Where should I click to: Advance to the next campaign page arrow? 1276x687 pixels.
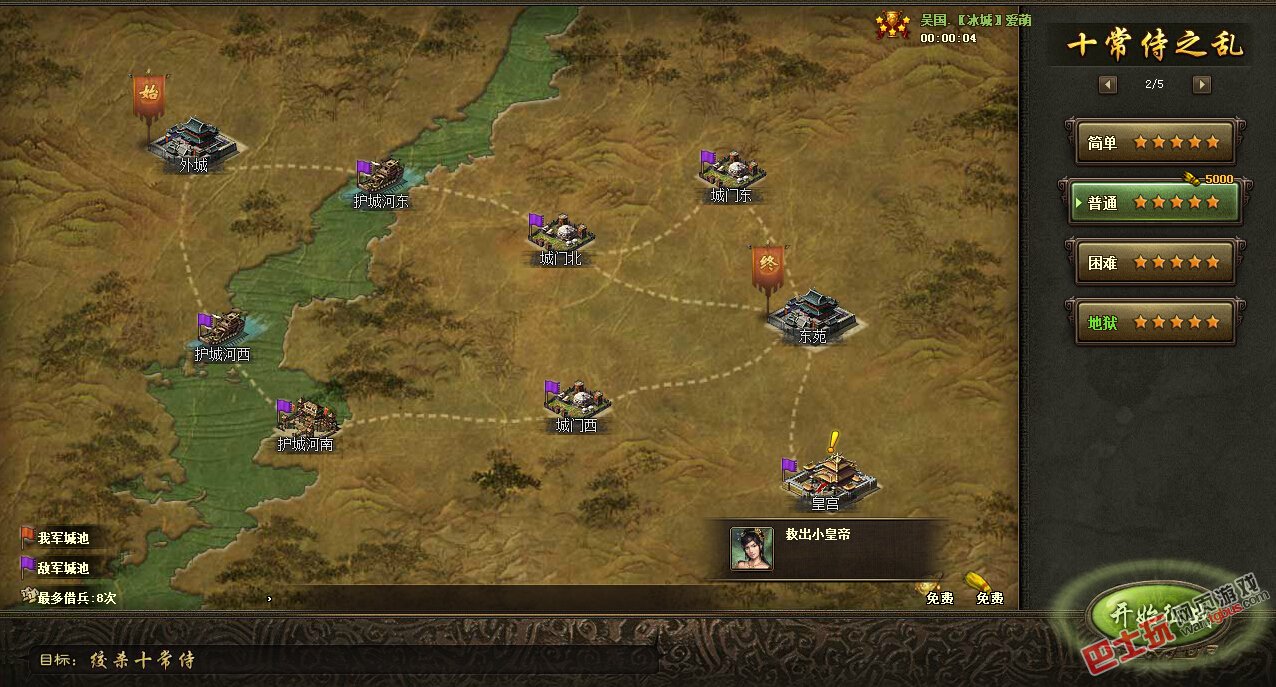(1202, 85)
